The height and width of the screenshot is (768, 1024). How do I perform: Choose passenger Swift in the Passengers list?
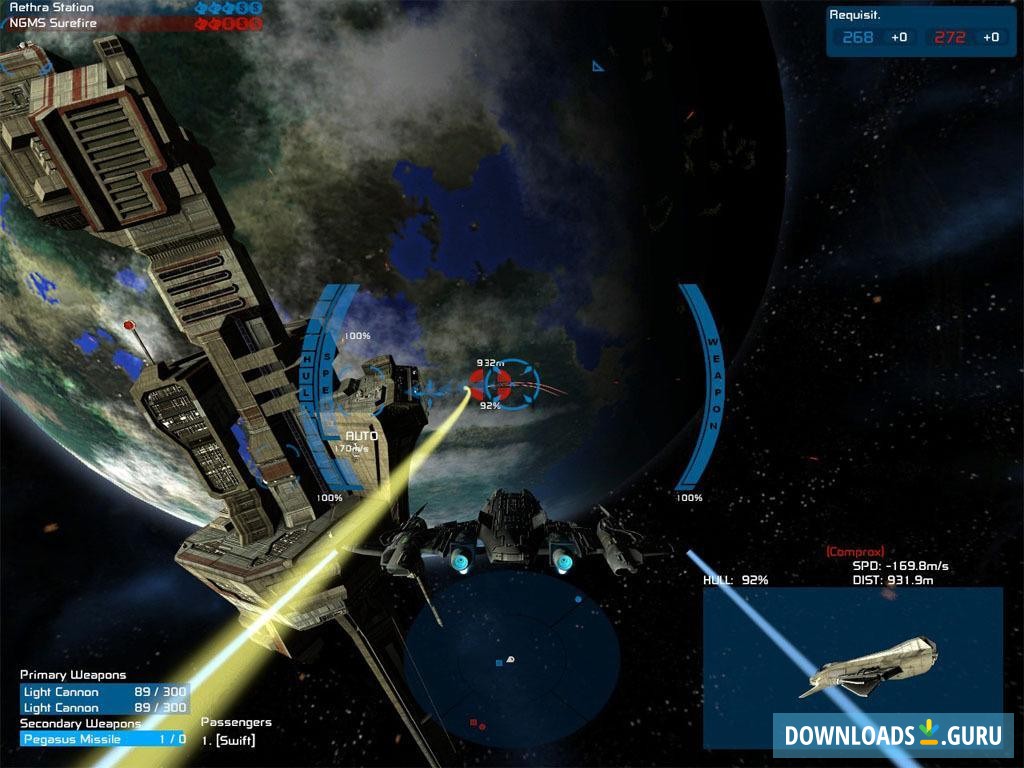[228, 740]
